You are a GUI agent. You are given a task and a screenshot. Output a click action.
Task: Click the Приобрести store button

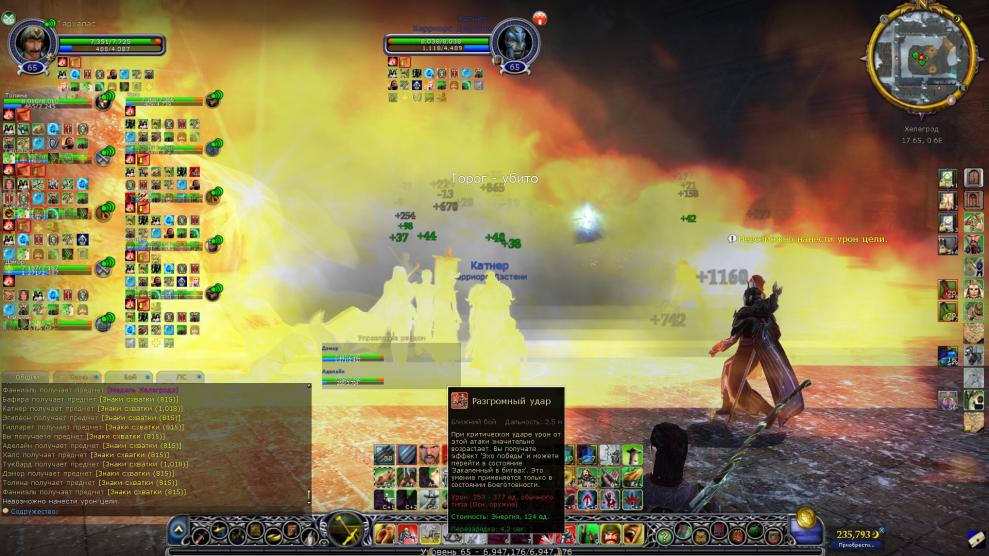(x=849, y=545)
